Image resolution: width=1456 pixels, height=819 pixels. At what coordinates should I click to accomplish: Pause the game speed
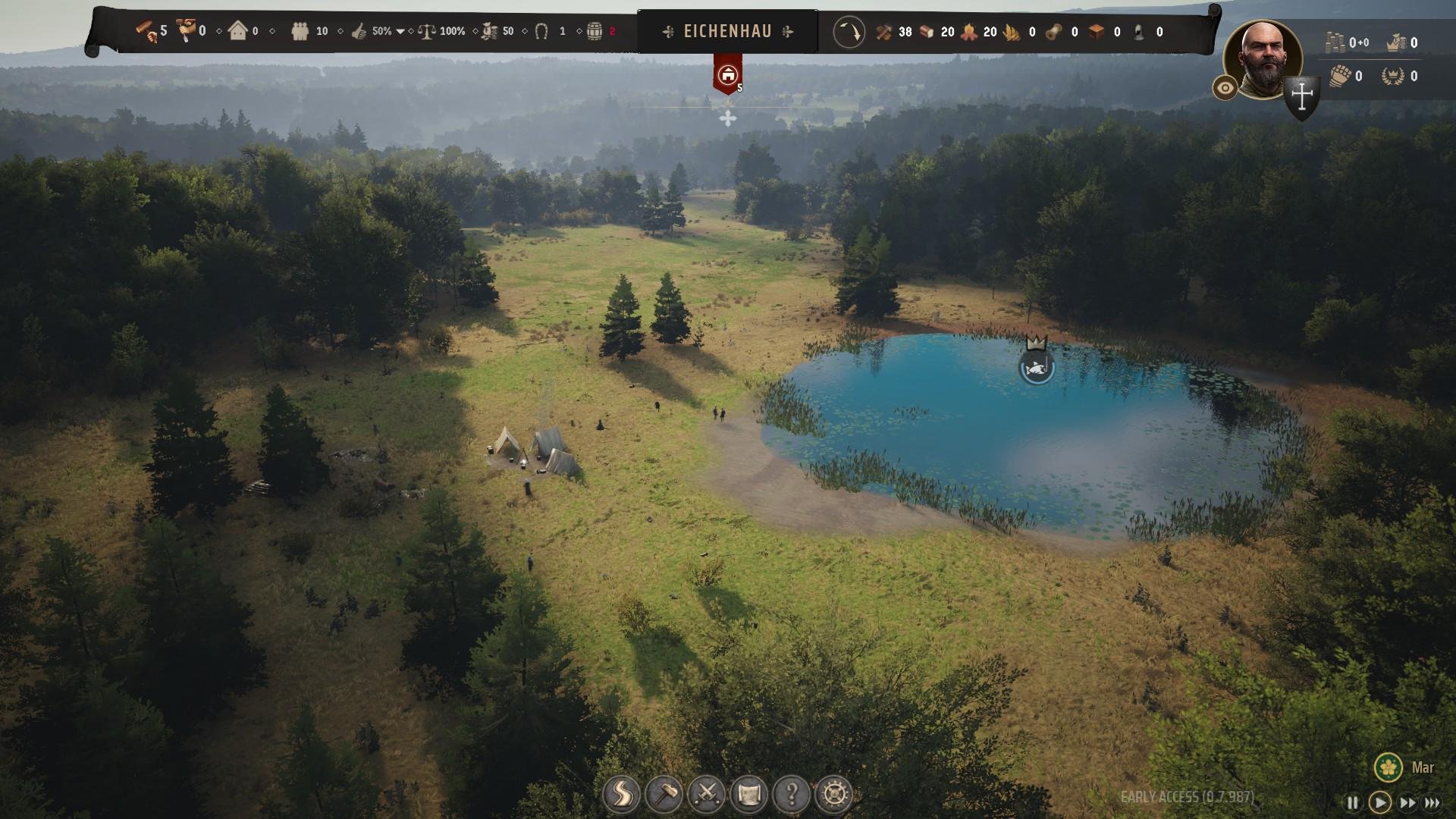[1352, 802]
